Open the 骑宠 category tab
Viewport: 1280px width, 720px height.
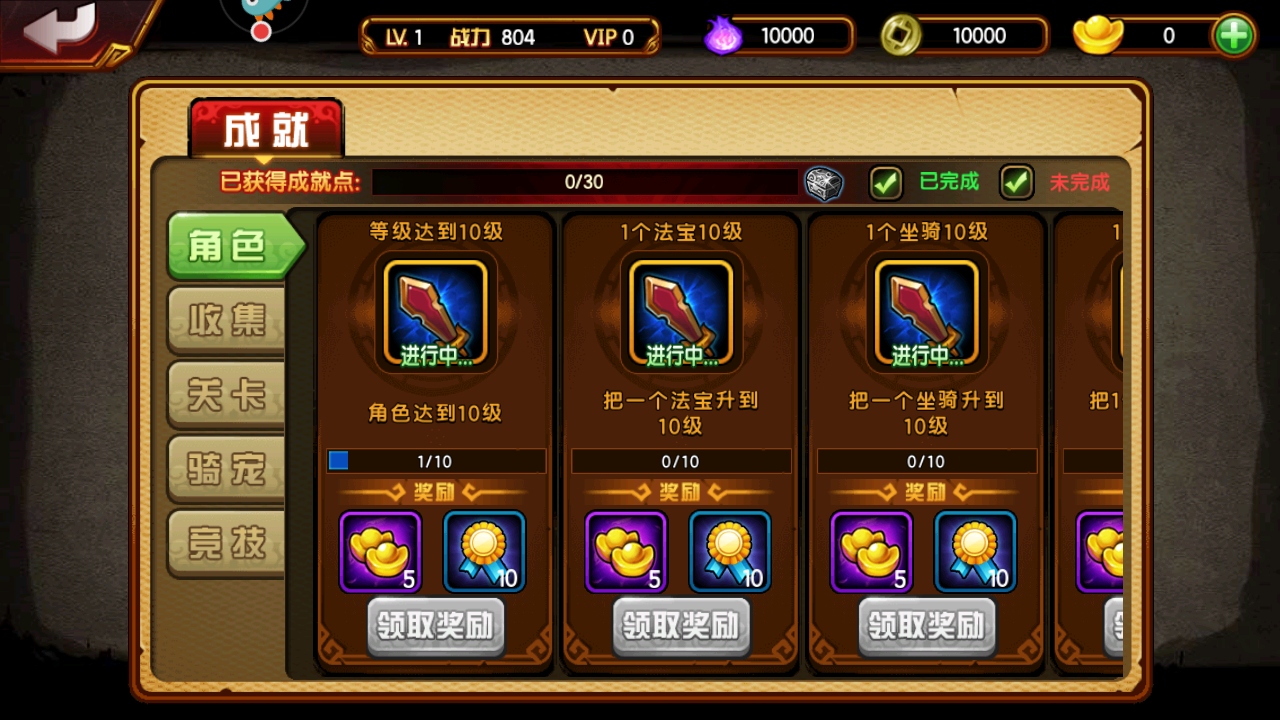tap(228, 468)
